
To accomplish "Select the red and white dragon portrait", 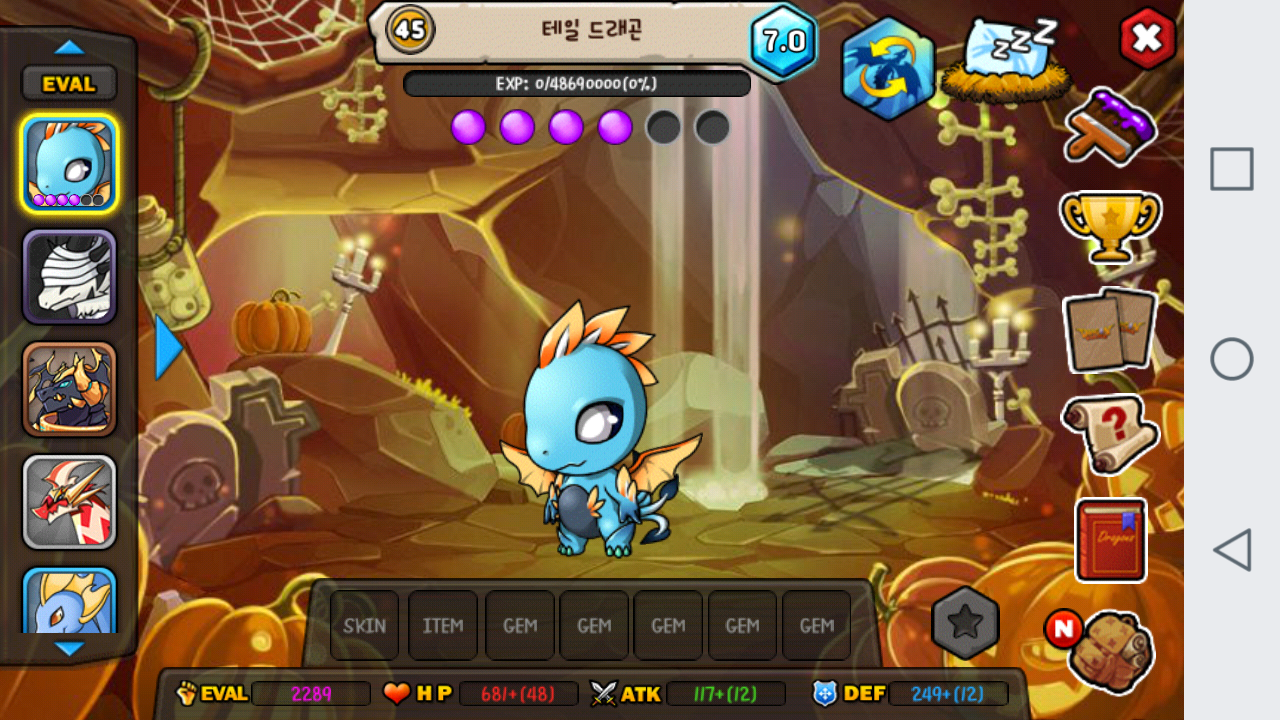I will click(69, 502).
